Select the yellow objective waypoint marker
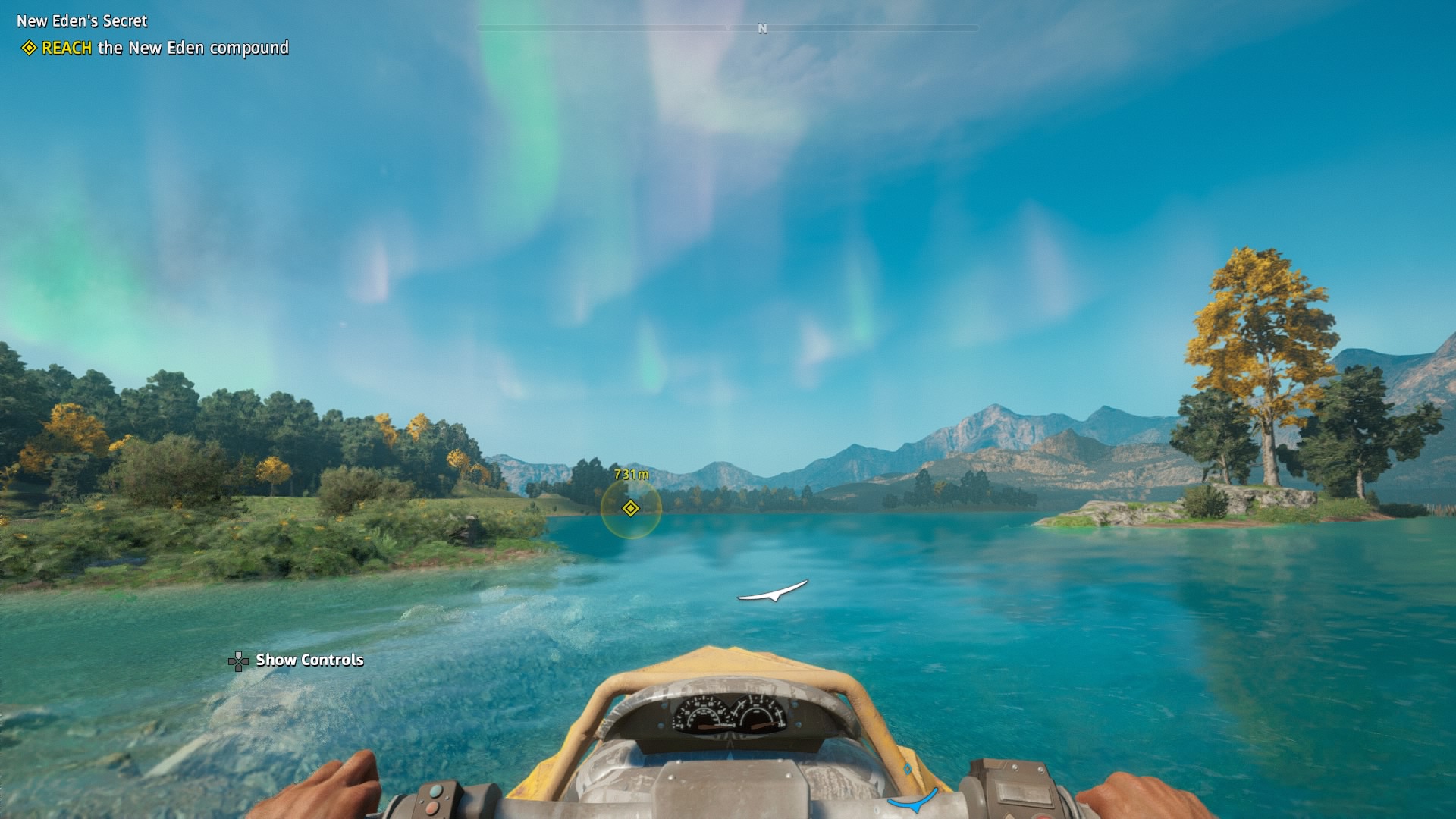The image size is (1456, 819). tap(630, 508)
